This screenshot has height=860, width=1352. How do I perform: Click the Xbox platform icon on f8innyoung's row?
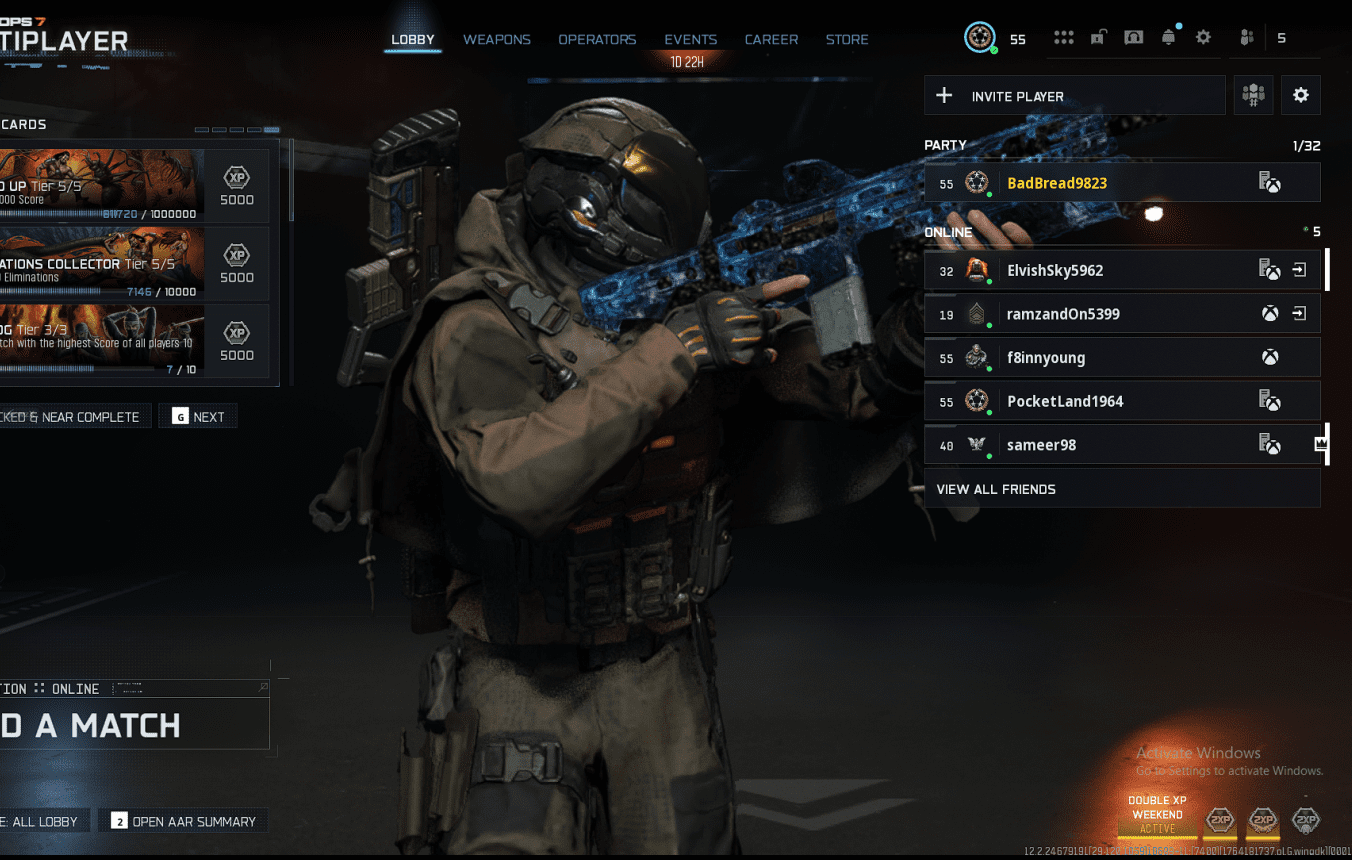pyautogui.click(x=1270, y=357)
